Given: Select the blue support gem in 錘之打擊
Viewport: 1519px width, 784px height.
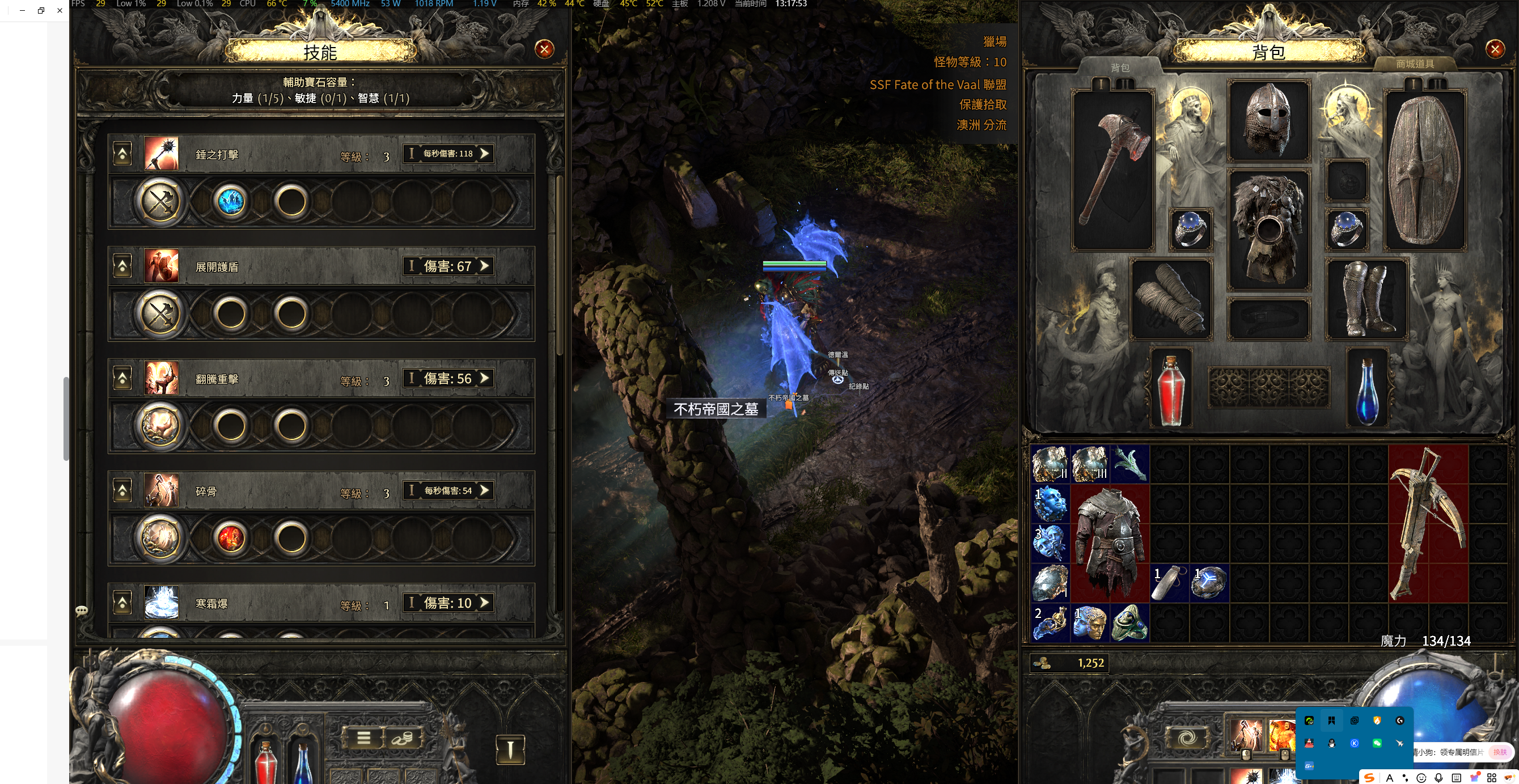Looking at the screenshot, I should (231, 202).
